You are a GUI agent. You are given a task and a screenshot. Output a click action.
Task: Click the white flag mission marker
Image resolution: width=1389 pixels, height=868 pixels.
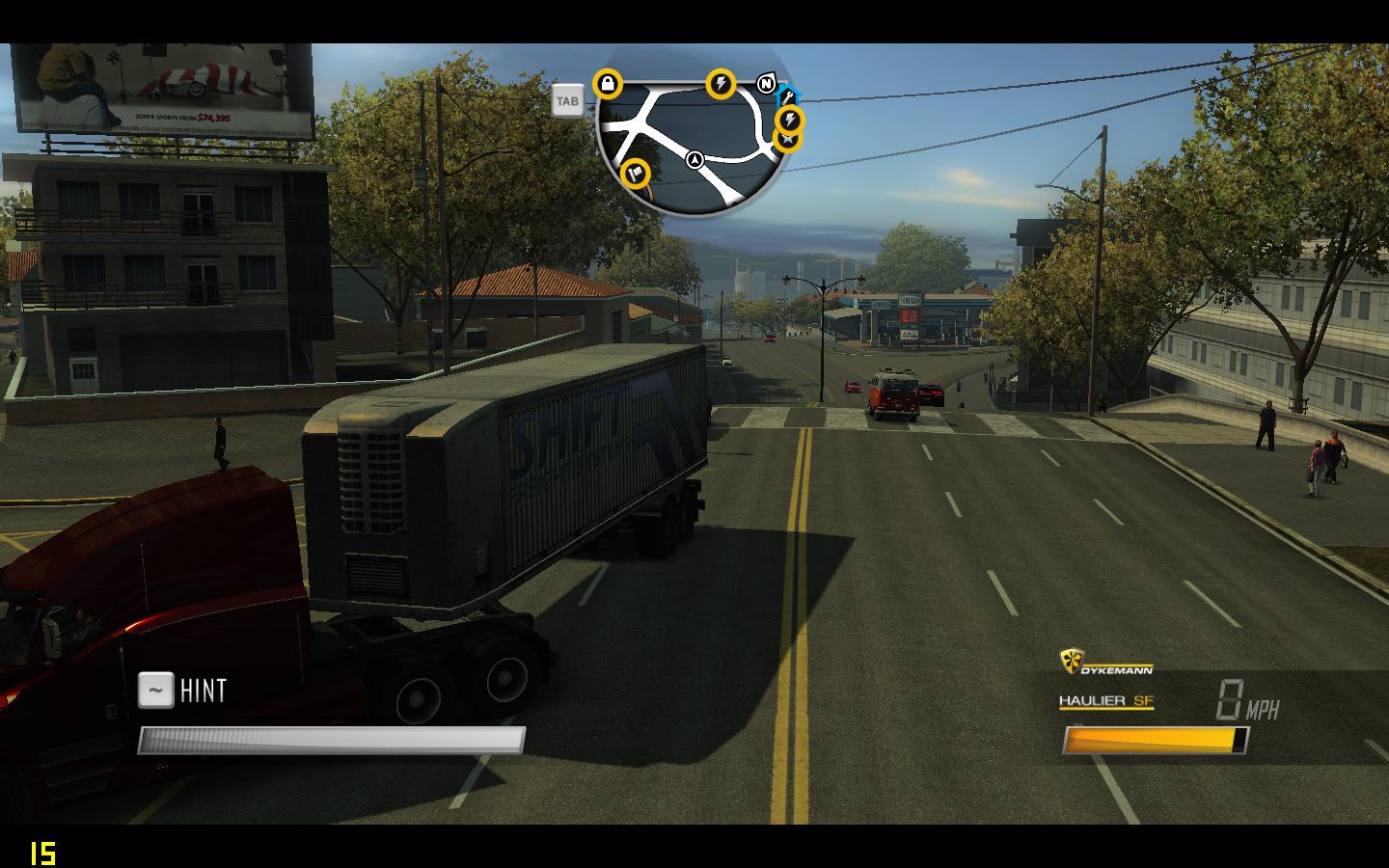coord(636,174)
